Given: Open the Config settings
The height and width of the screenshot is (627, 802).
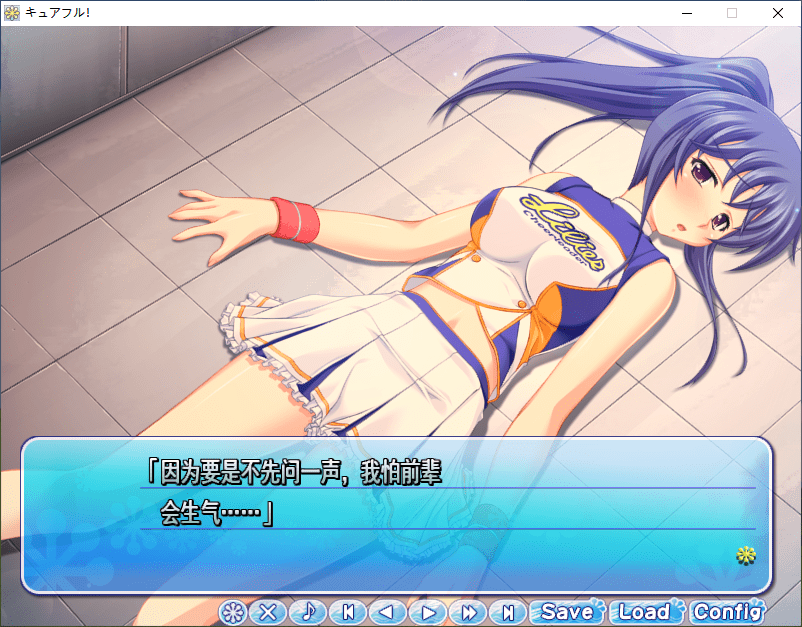Looking at the screenshot, I should 727,612.
